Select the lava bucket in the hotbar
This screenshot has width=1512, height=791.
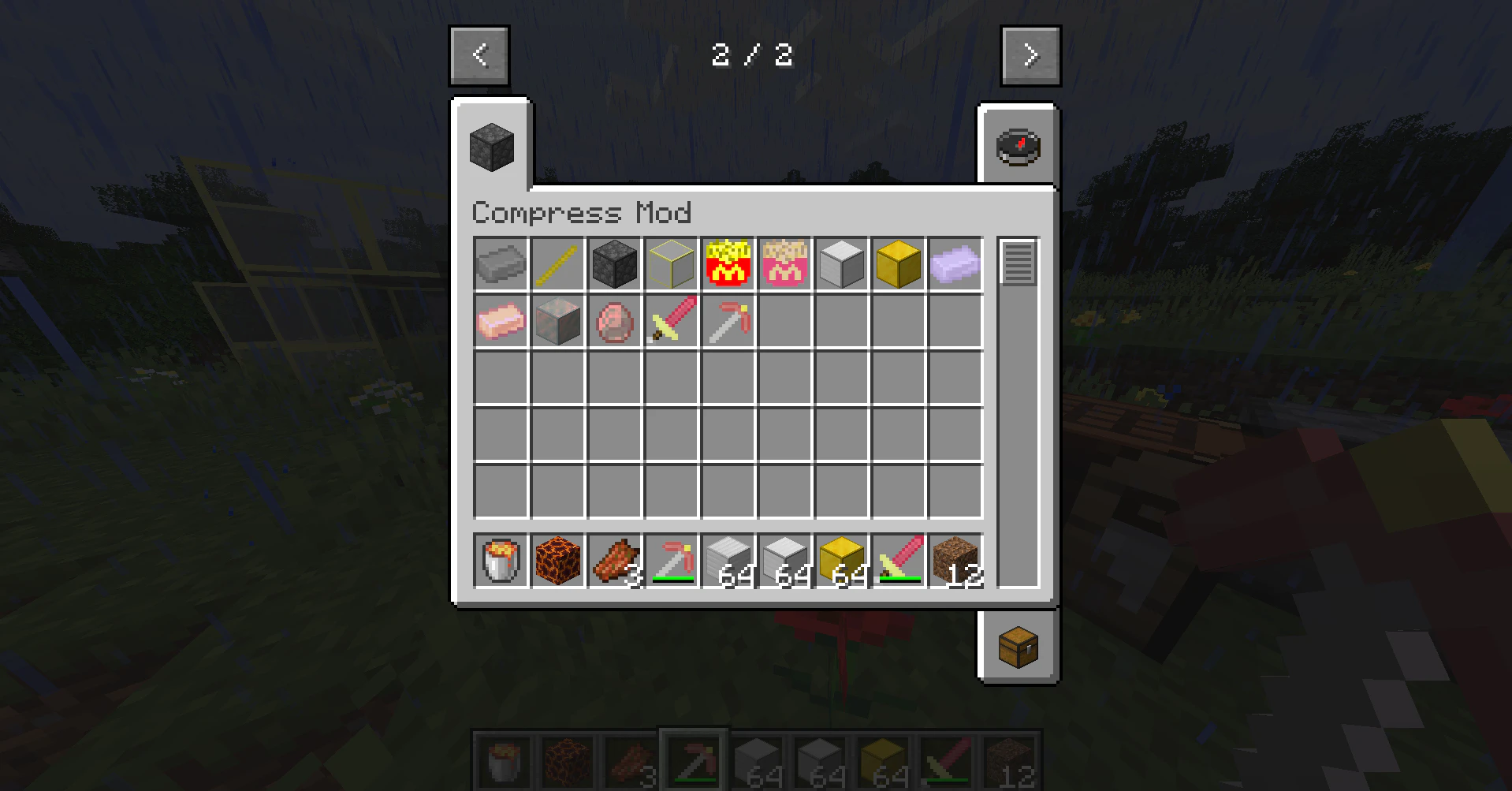coord(501,561)
